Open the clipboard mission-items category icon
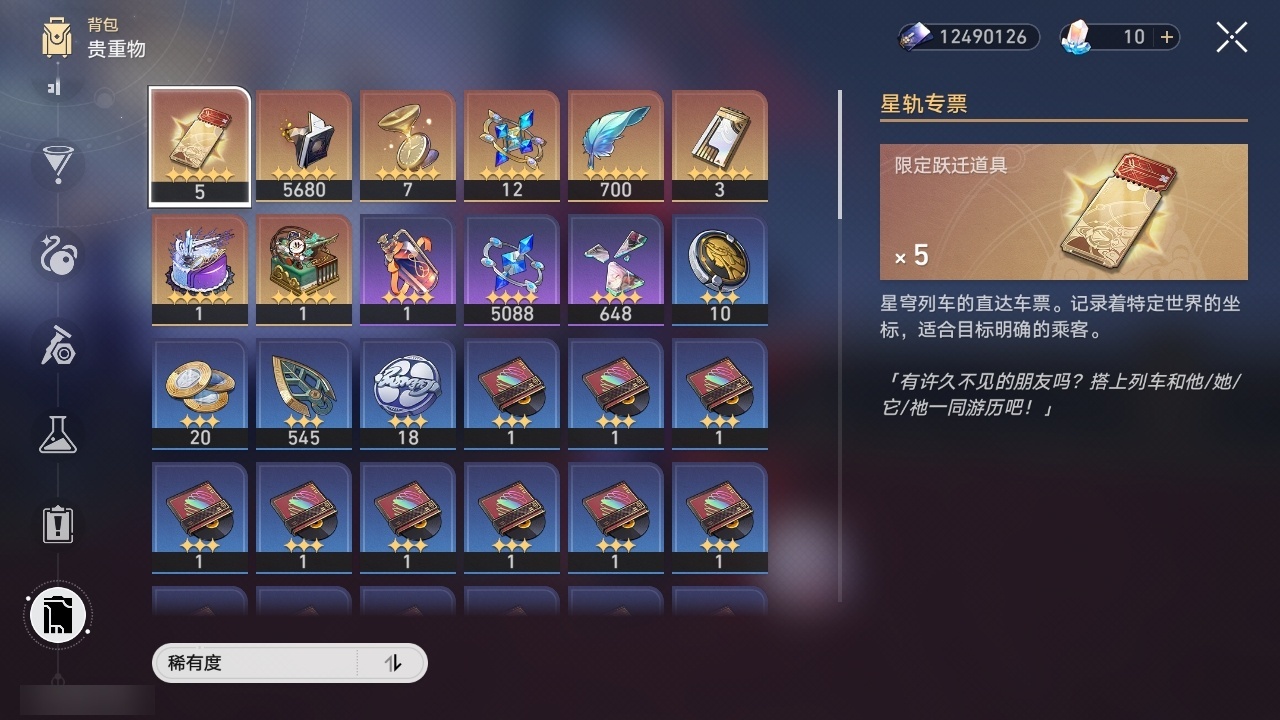Image resolution: width=1280 pixels, height=720 pixels. click(57, 525)
